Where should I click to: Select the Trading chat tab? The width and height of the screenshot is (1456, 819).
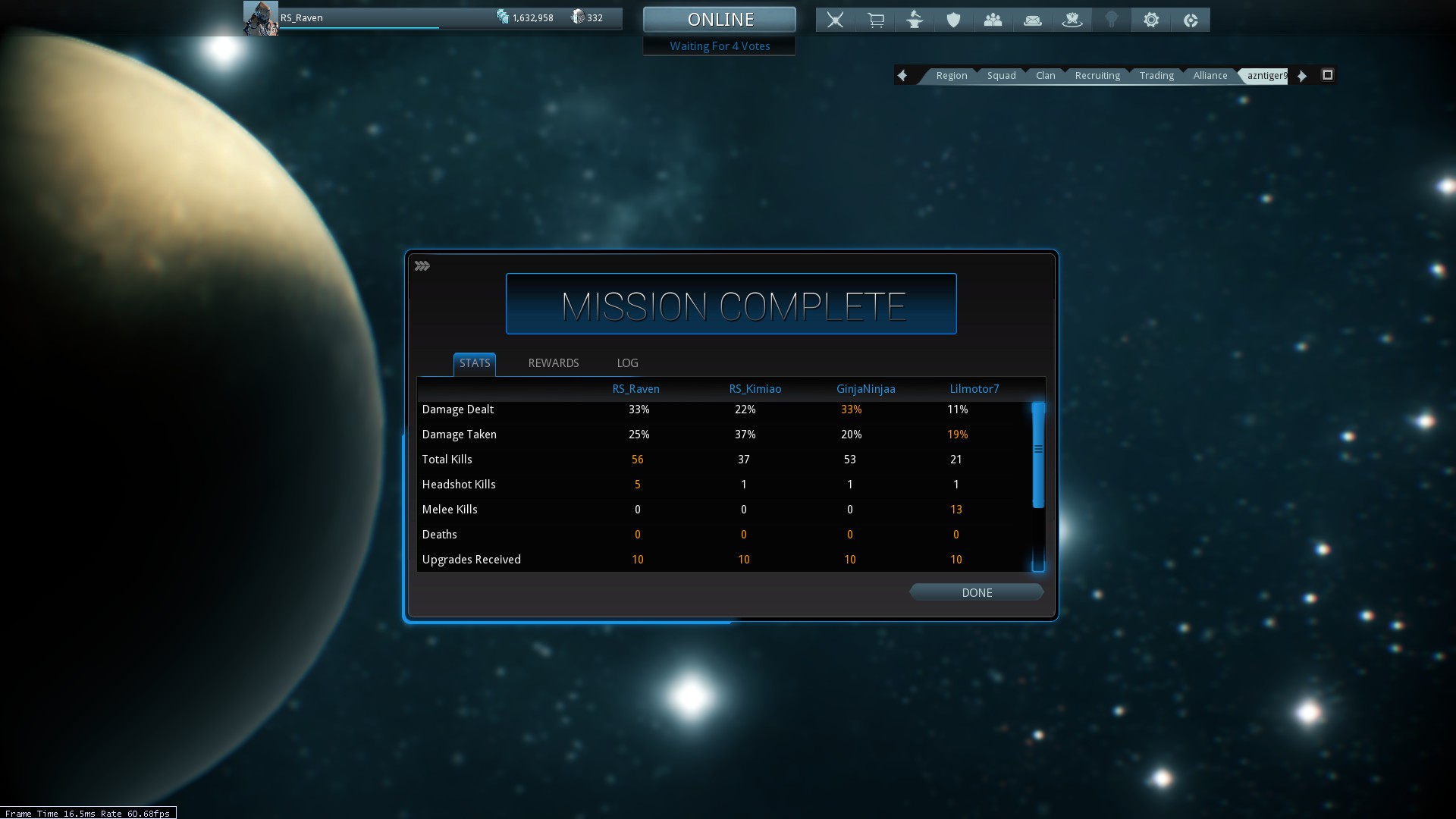click(x=1156, y=76)
